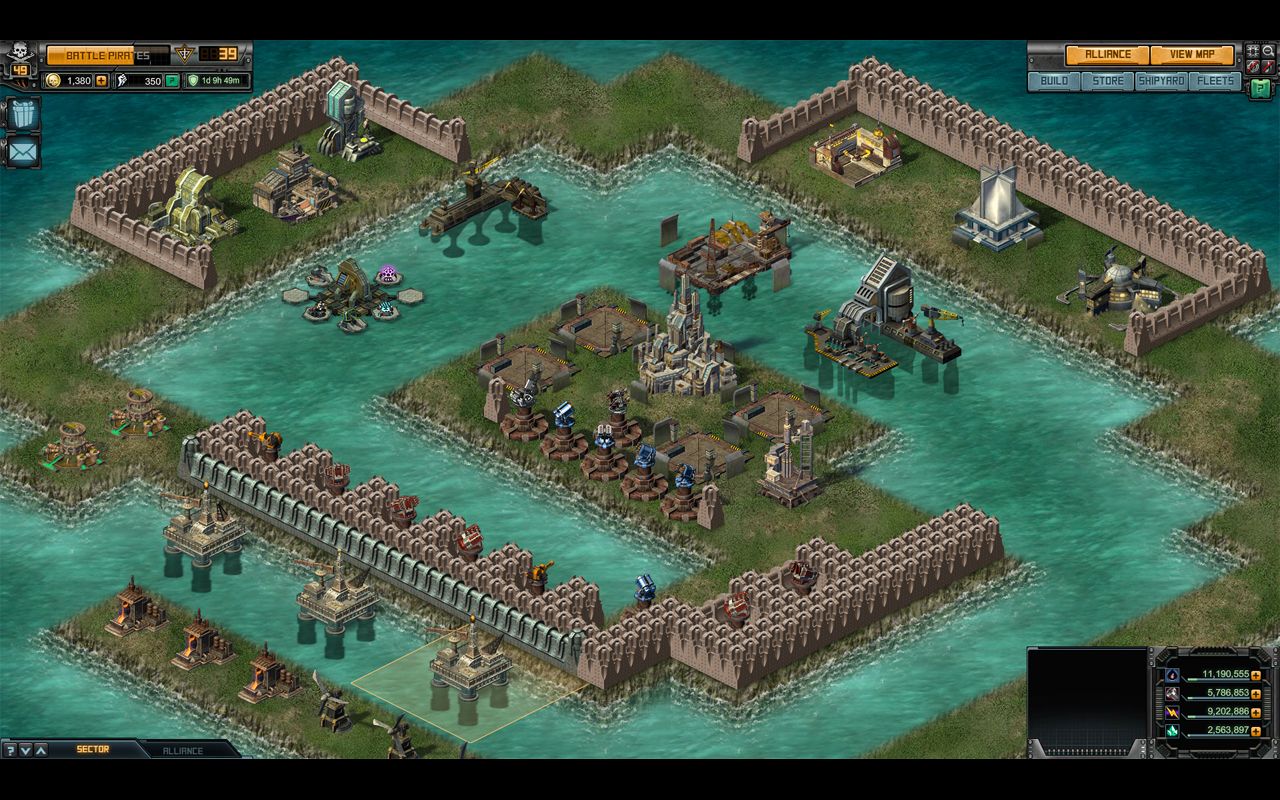Click the gold coin currency icon
The width and height of the screenshot is (1280, 800).
click(x=54, y=81)
